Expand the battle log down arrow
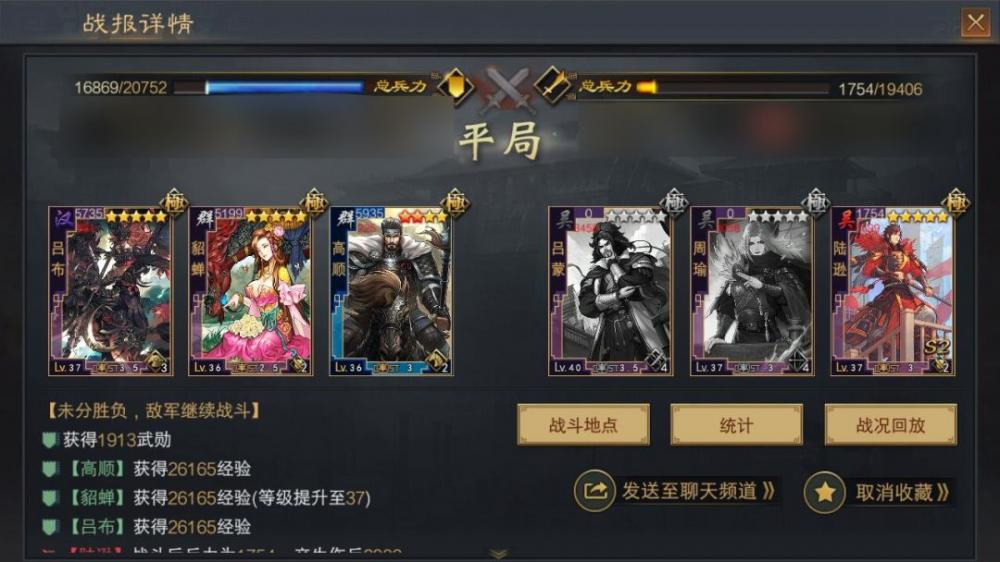This screenshot has width=1000, height=562. tap(498, 553)
